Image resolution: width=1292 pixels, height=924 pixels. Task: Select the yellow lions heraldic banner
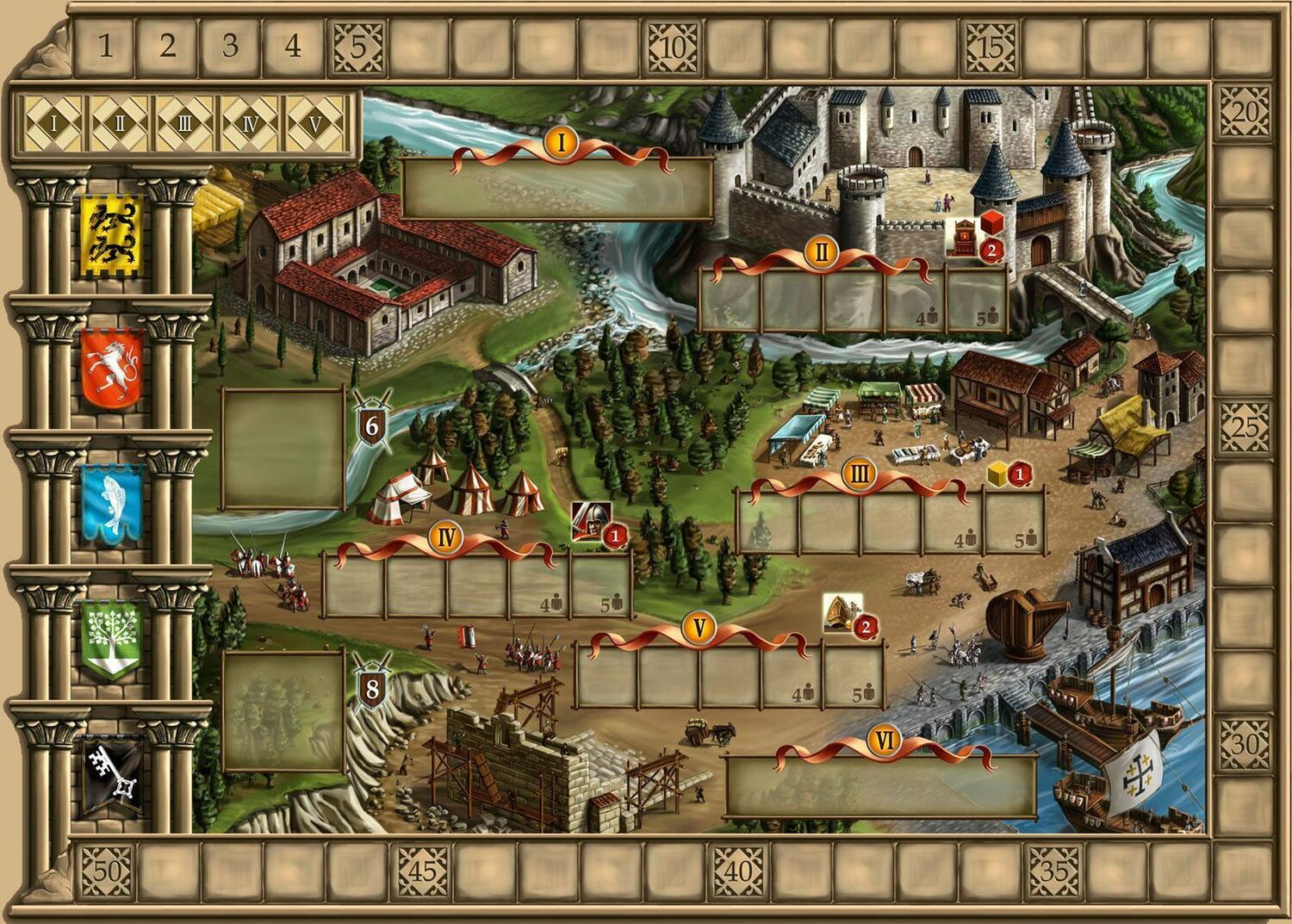click(x=112, y=235)
